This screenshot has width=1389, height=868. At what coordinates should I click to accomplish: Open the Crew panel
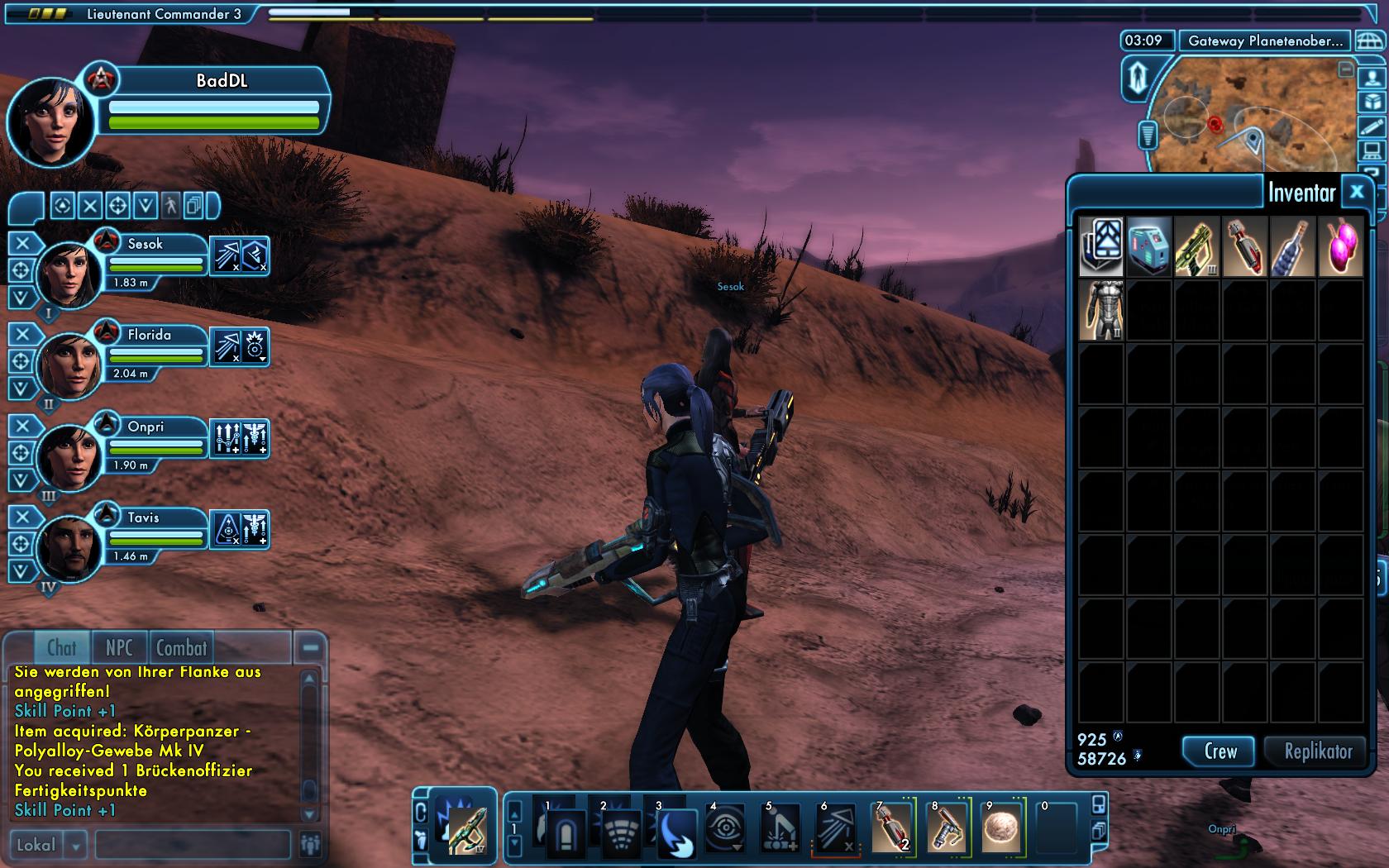[x=1219, y=751]
